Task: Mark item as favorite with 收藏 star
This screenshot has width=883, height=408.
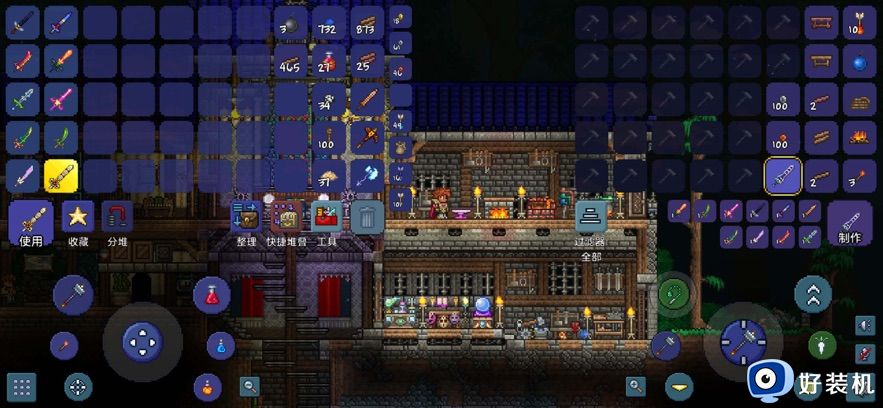Action: (78, 223)
